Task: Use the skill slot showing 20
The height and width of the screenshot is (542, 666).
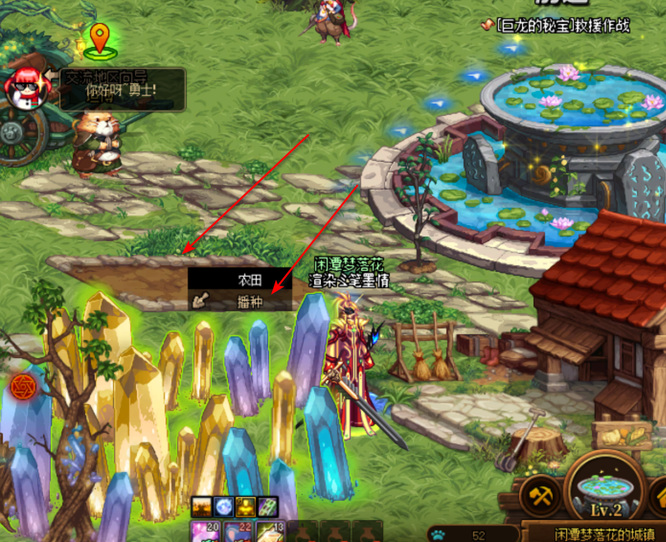Action: [203, 530]
